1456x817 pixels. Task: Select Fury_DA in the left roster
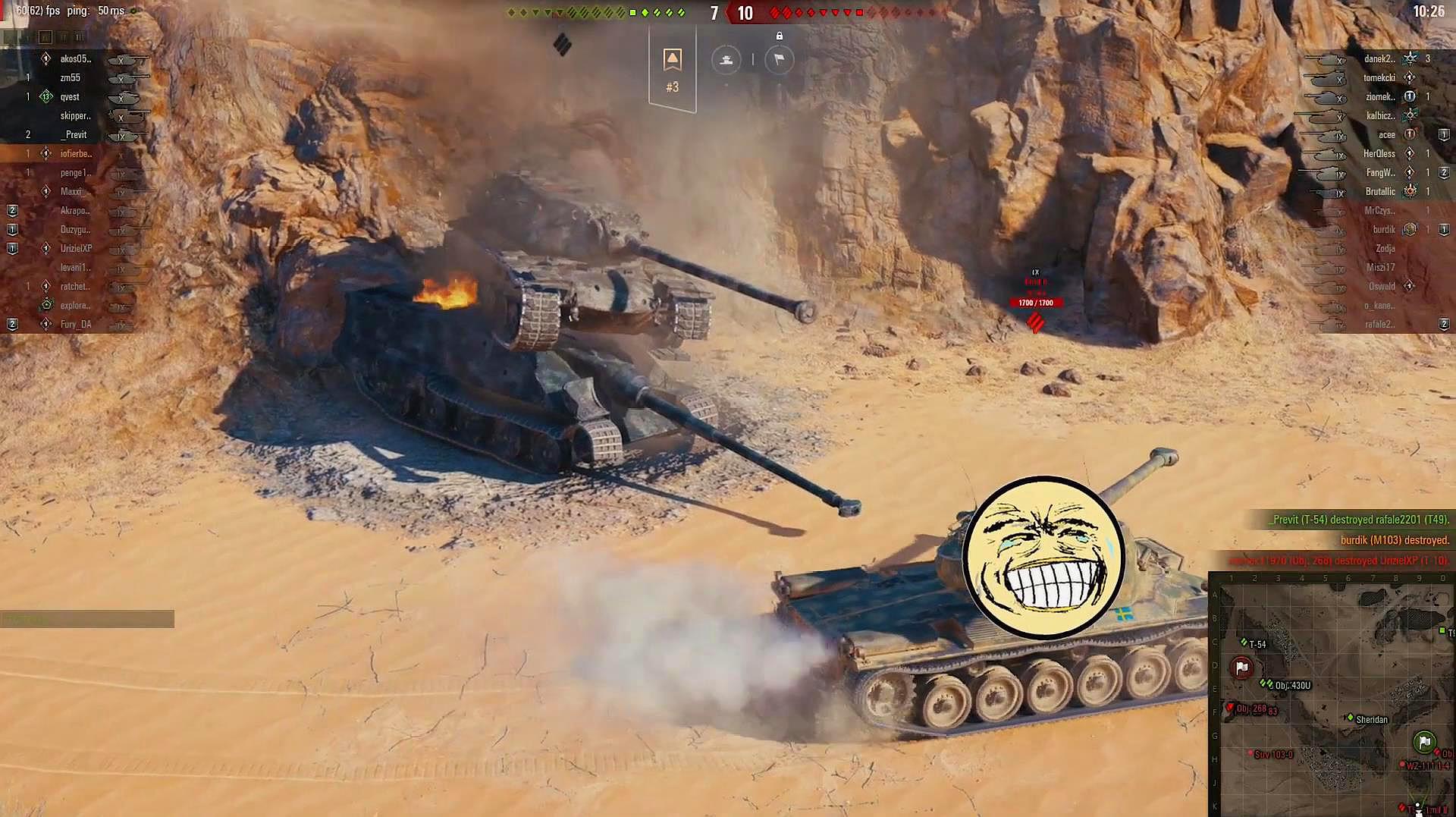(75, 325)
